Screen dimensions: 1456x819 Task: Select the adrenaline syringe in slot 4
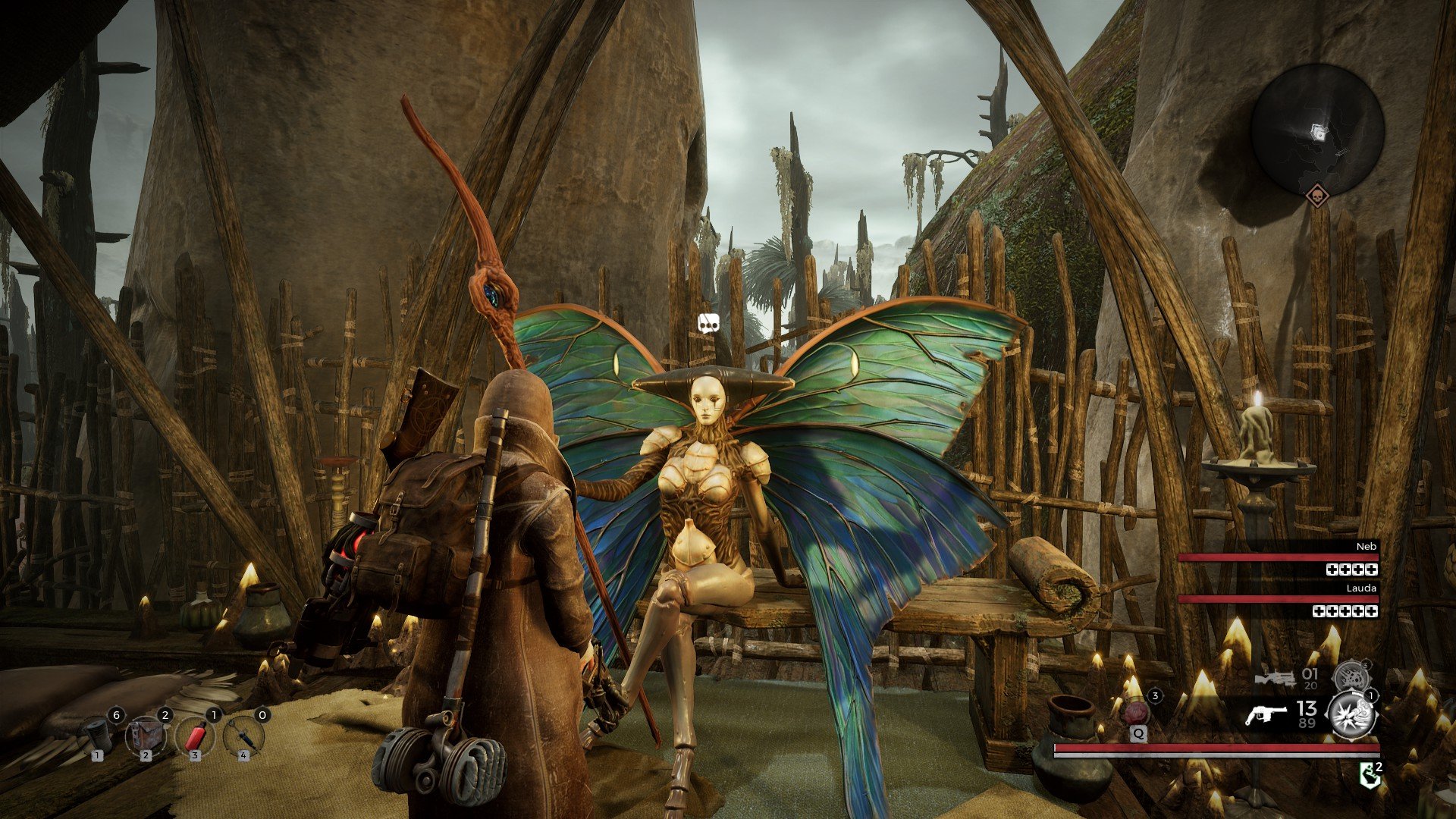coord(244,736)
